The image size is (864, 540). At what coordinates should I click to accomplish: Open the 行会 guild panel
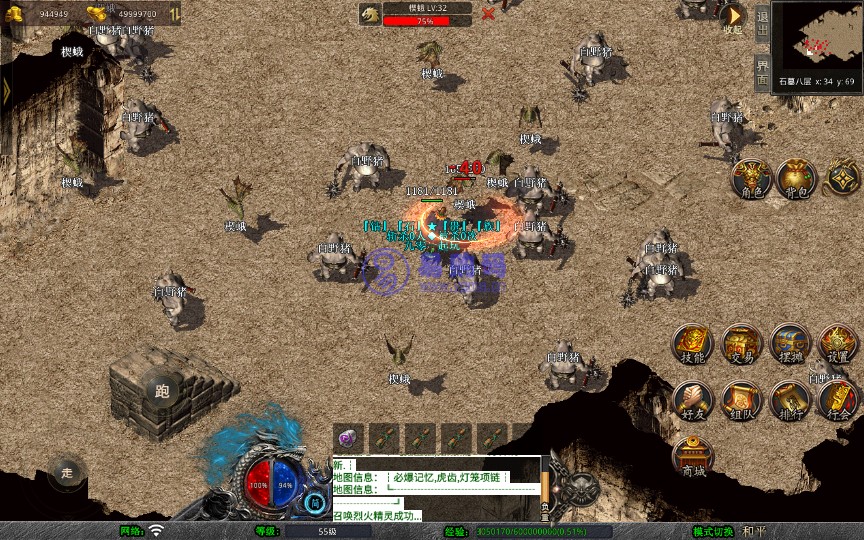(x=838, y=399)
